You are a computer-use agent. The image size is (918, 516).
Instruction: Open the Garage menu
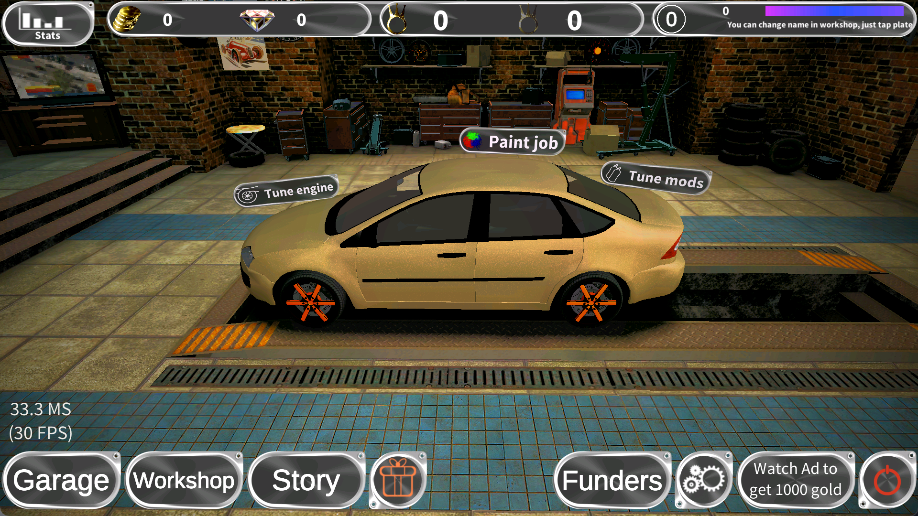(62, 481)
